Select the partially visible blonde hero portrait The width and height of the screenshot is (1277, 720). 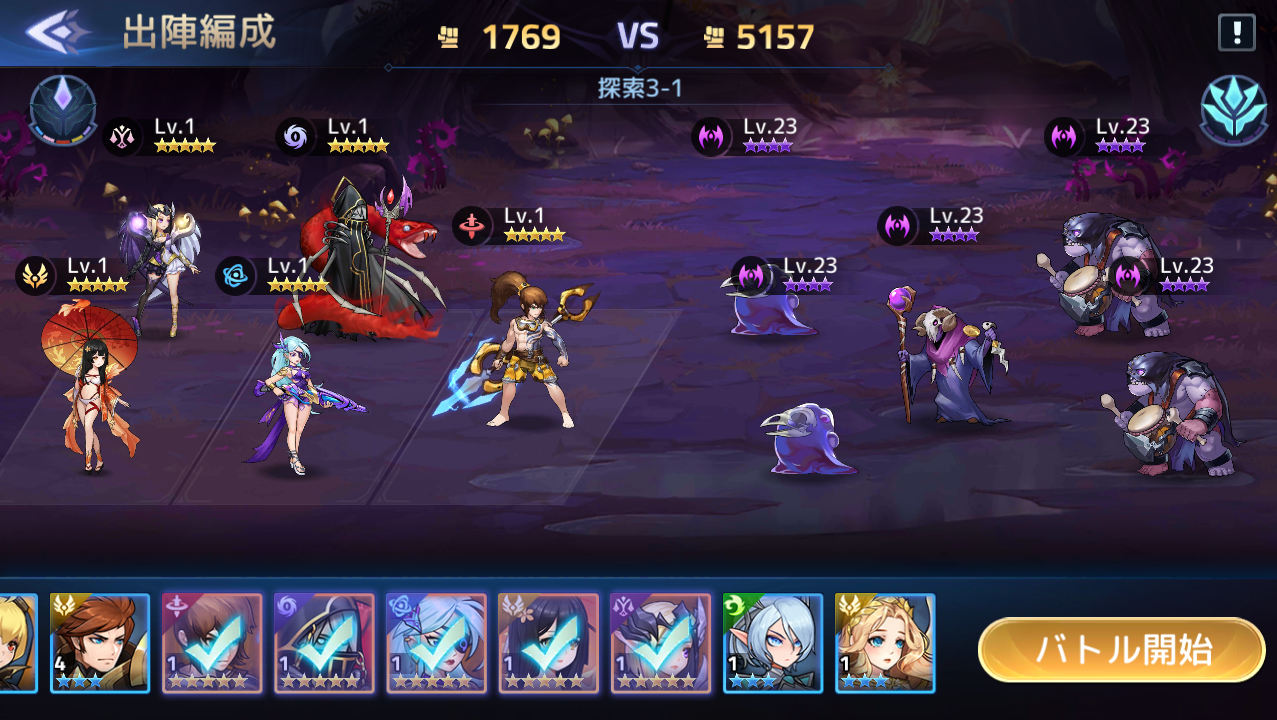[17, 643]
